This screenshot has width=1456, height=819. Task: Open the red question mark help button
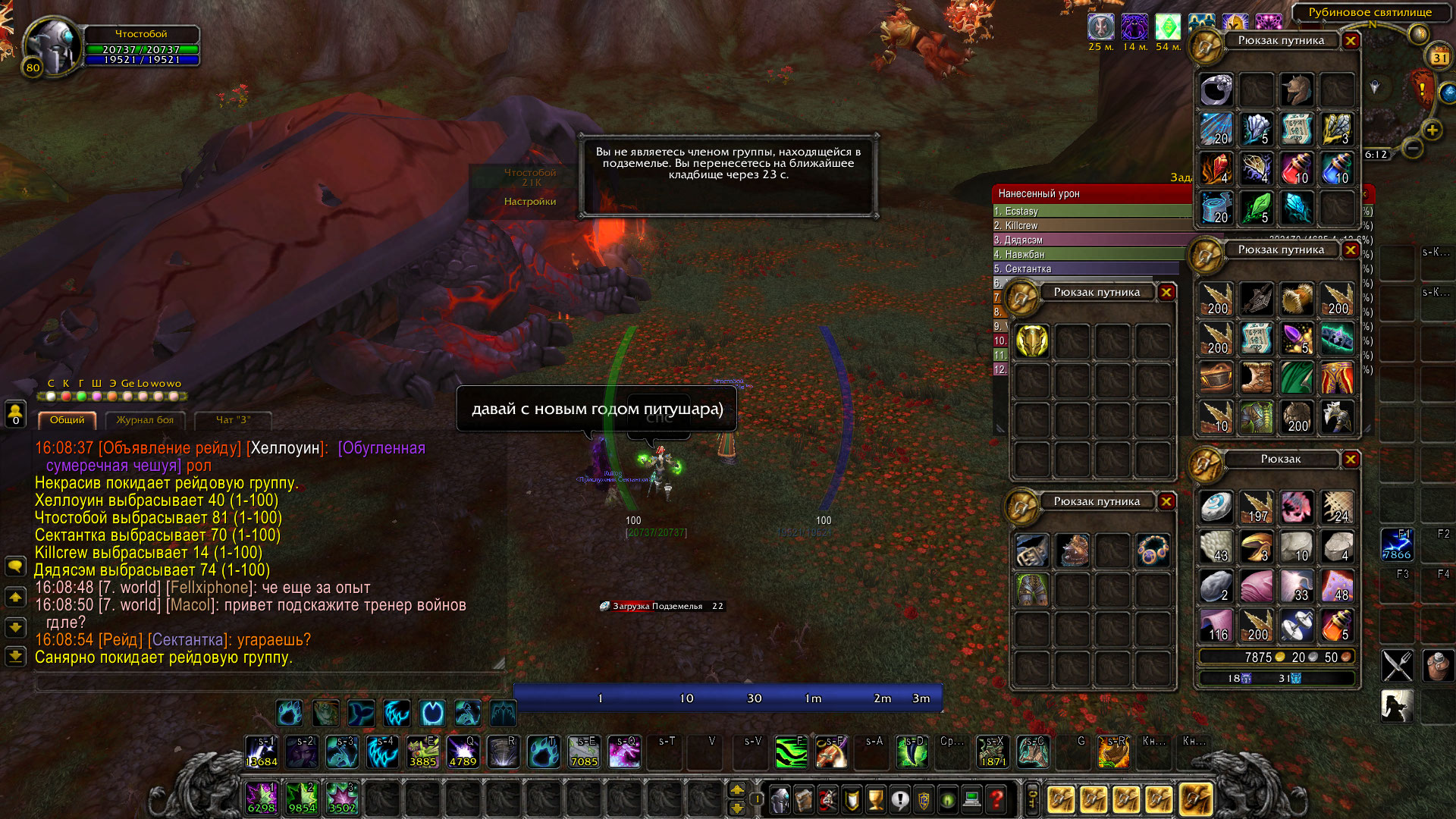point(996,799)
